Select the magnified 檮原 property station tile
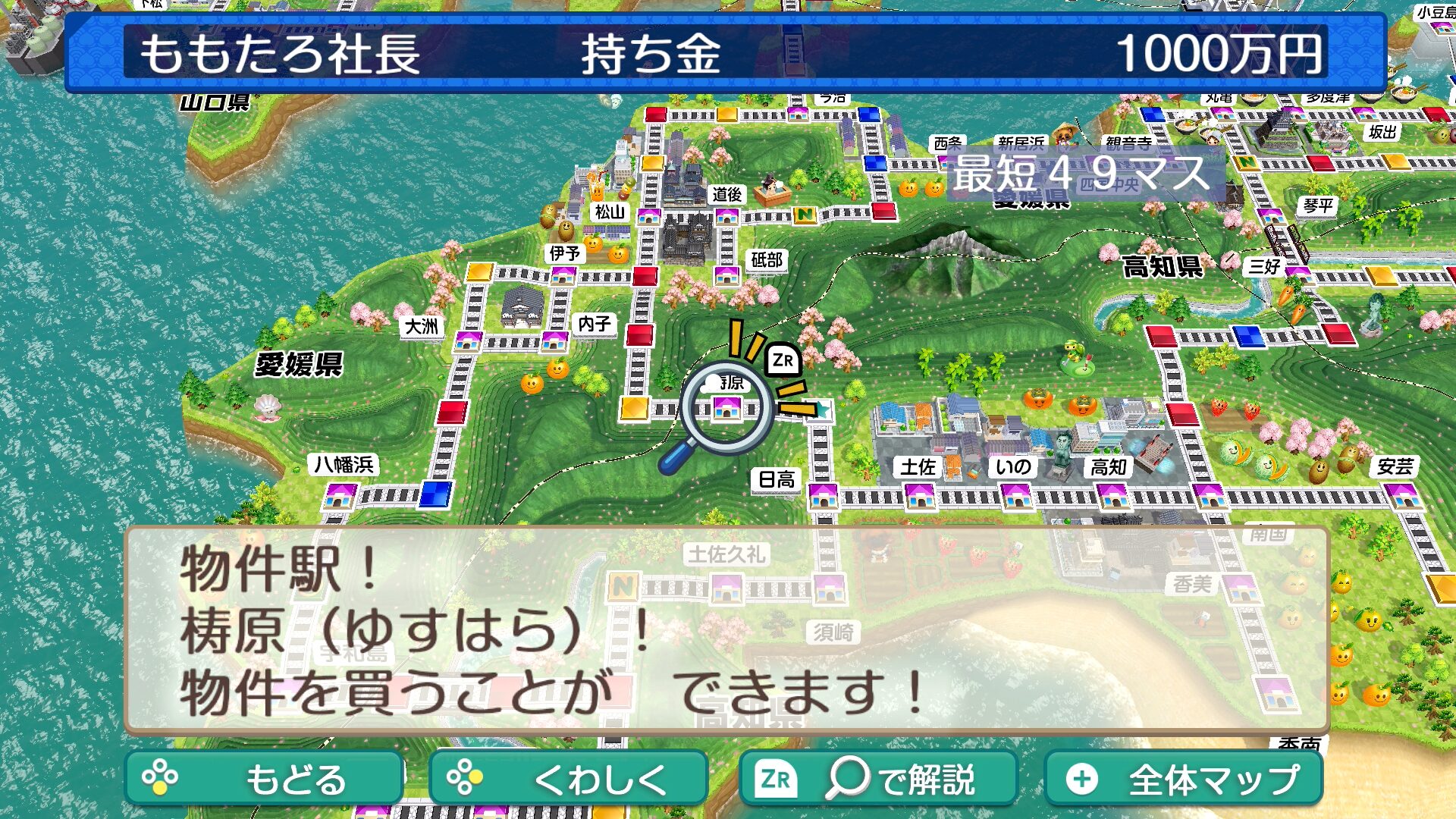 [726, 409]
